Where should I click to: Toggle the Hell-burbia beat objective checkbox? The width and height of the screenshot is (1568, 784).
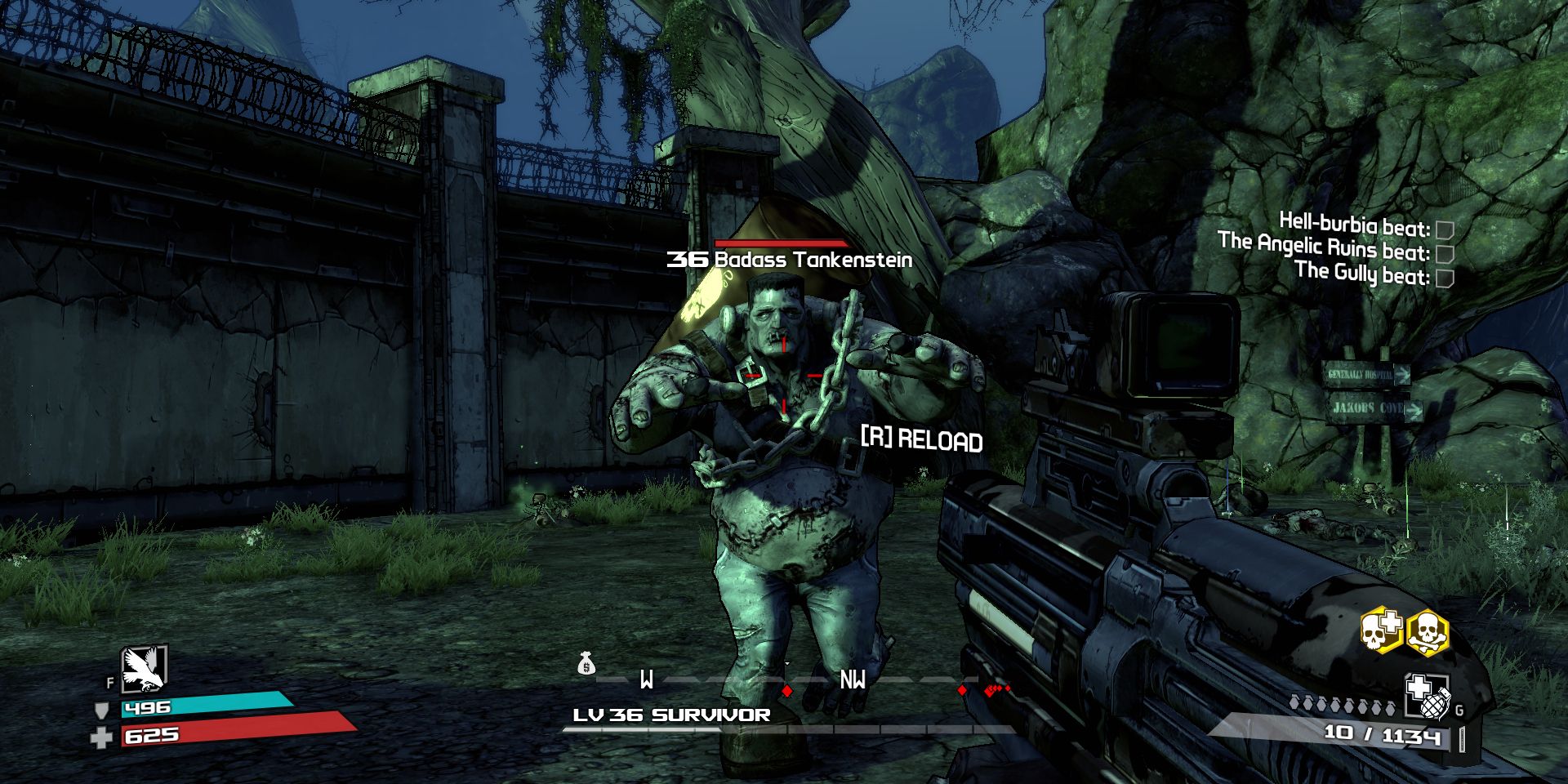pyautogui.click(x=1444, y=230)
